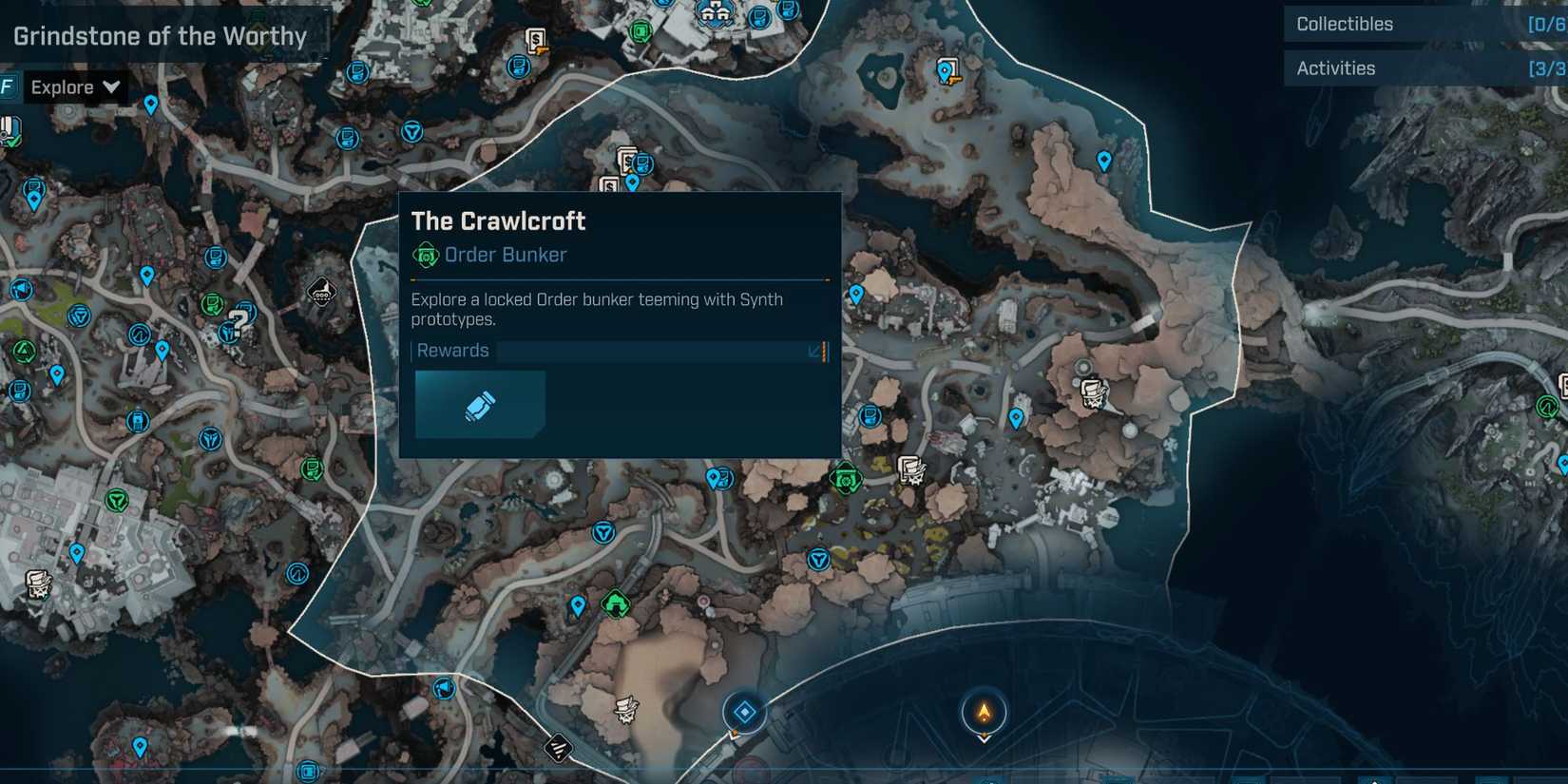The height and width of the screenshot is (784, 1568).
Task: Open the Collectibles panel
Action: coord(1346,24)
